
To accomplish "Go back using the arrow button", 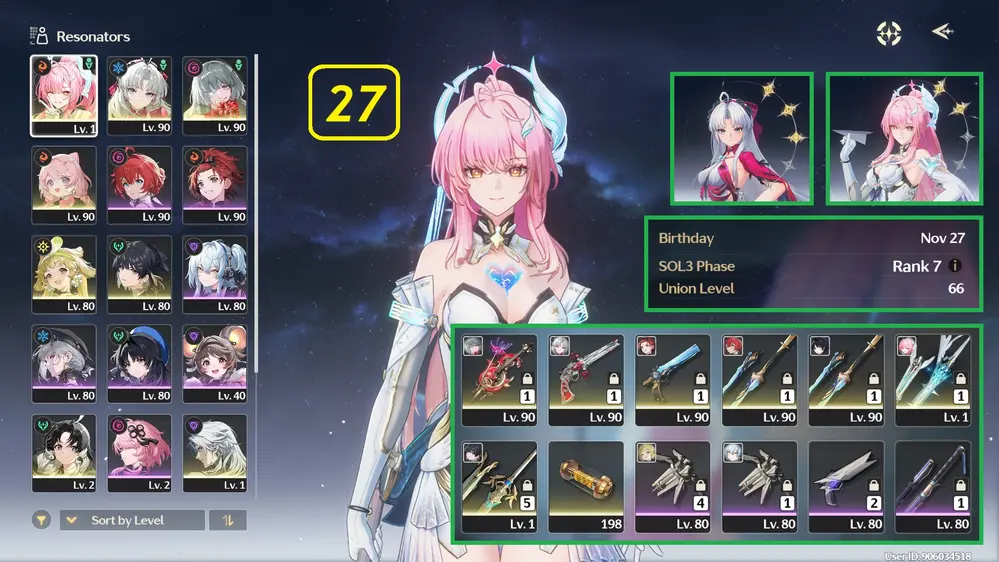I will [942, 32].
